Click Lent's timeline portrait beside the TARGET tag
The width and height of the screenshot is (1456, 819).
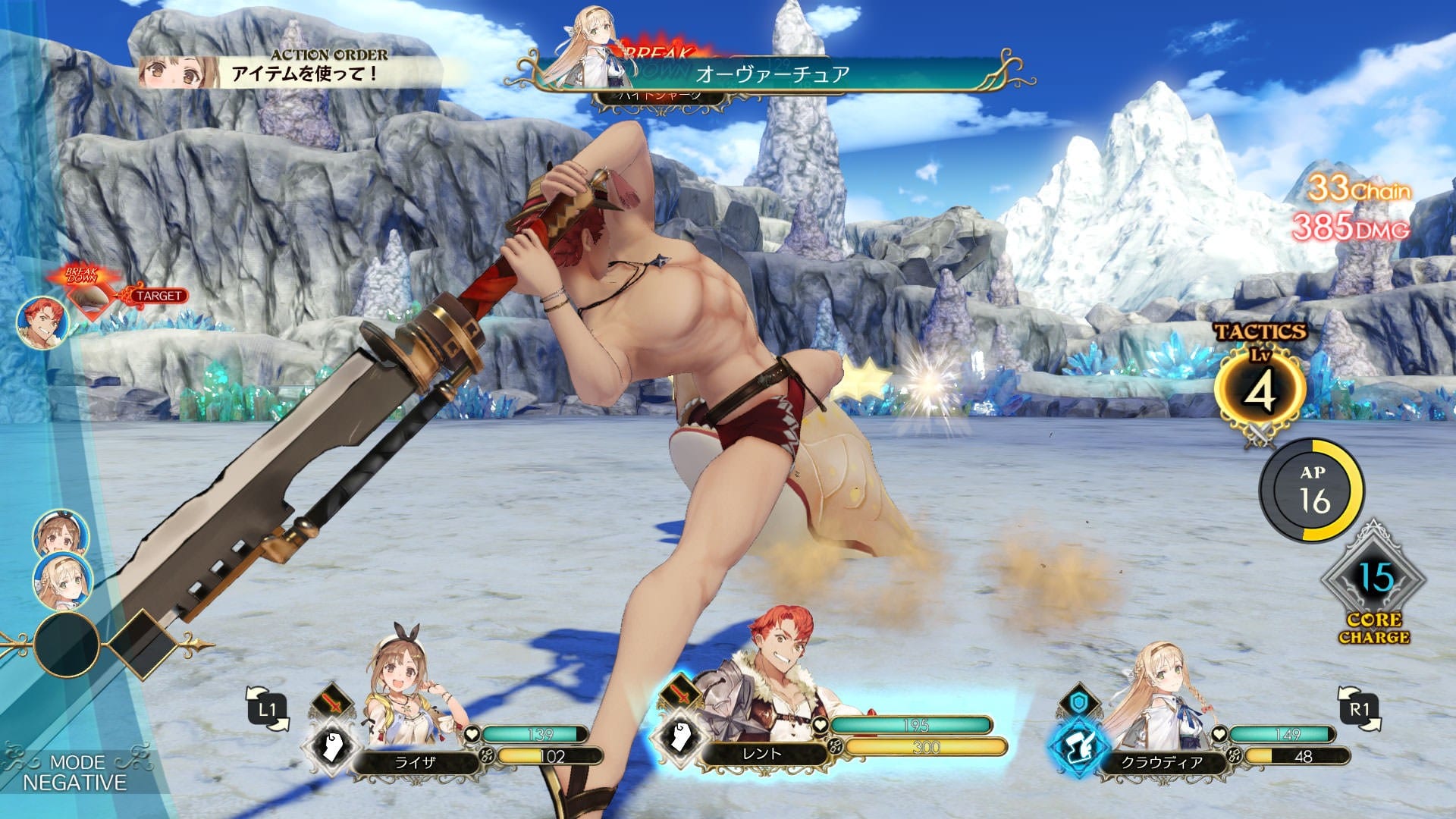[x=42, y=322]
